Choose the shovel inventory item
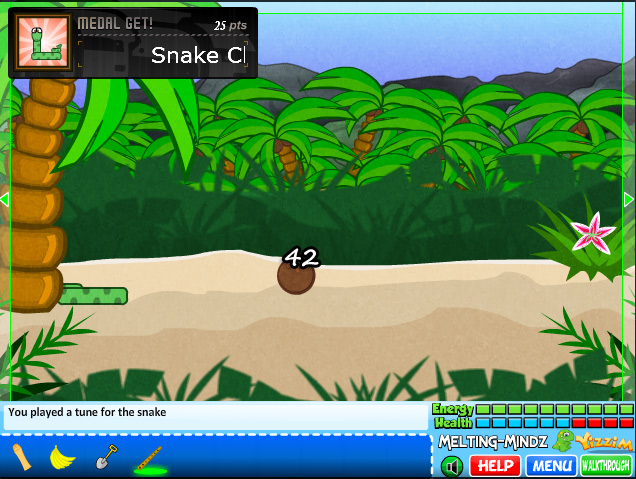 pyautogui.click(x=106, y=458)
